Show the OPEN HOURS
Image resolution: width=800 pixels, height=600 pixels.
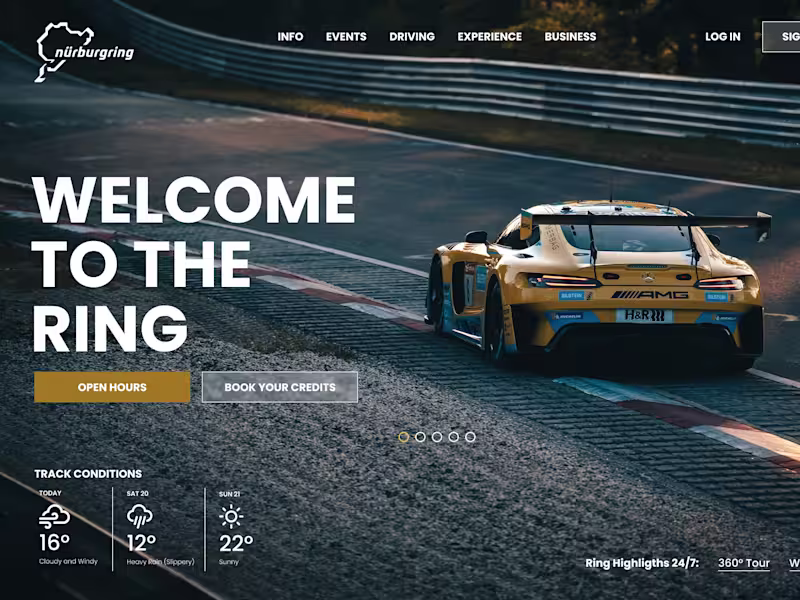click(112, 387)
